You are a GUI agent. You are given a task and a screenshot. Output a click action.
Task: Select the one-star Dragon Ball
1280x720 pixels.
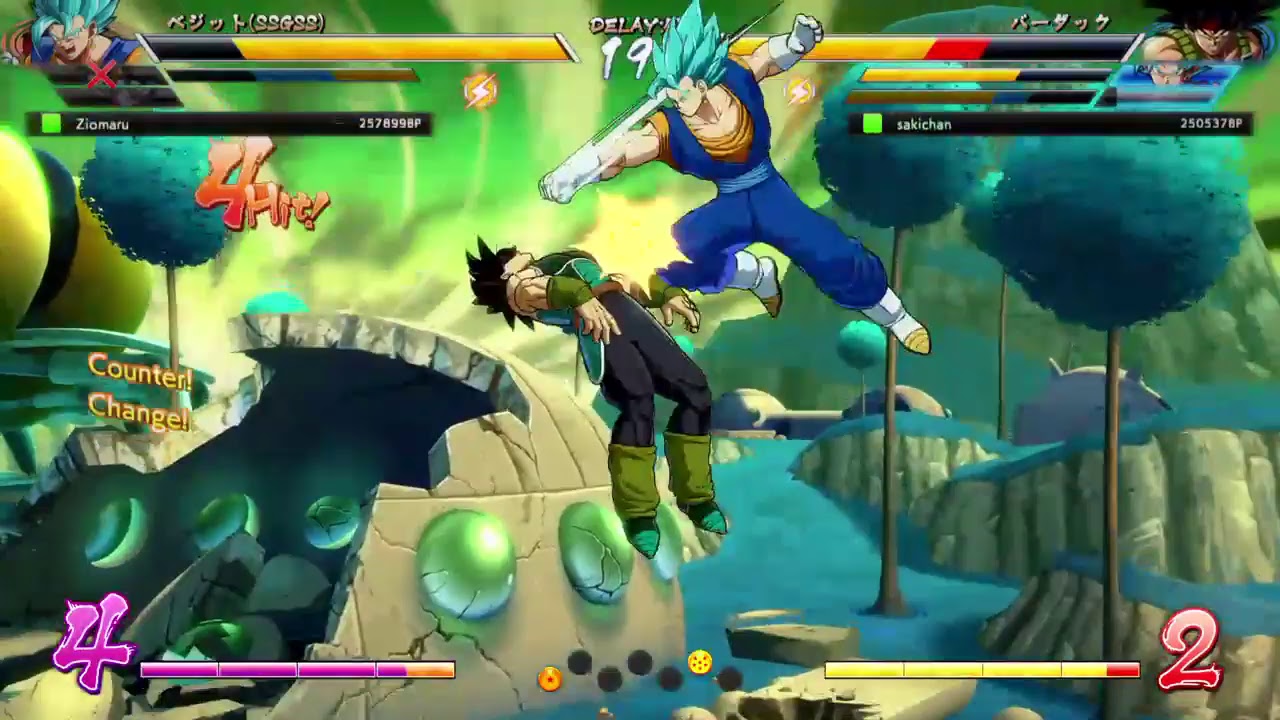pyautogui.click(x=550, y=680)
